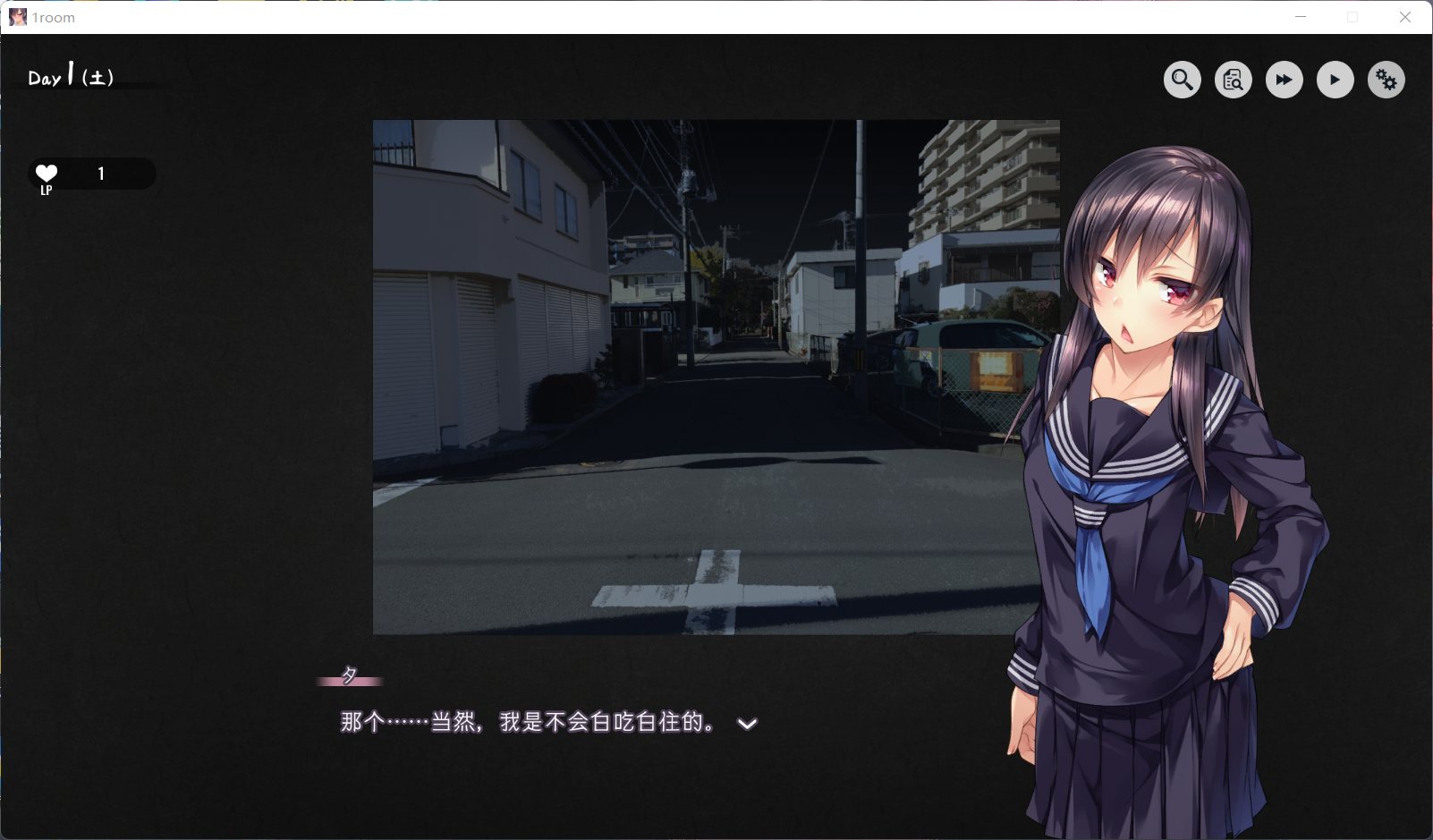Click the magnifying glass icon

1182,80
